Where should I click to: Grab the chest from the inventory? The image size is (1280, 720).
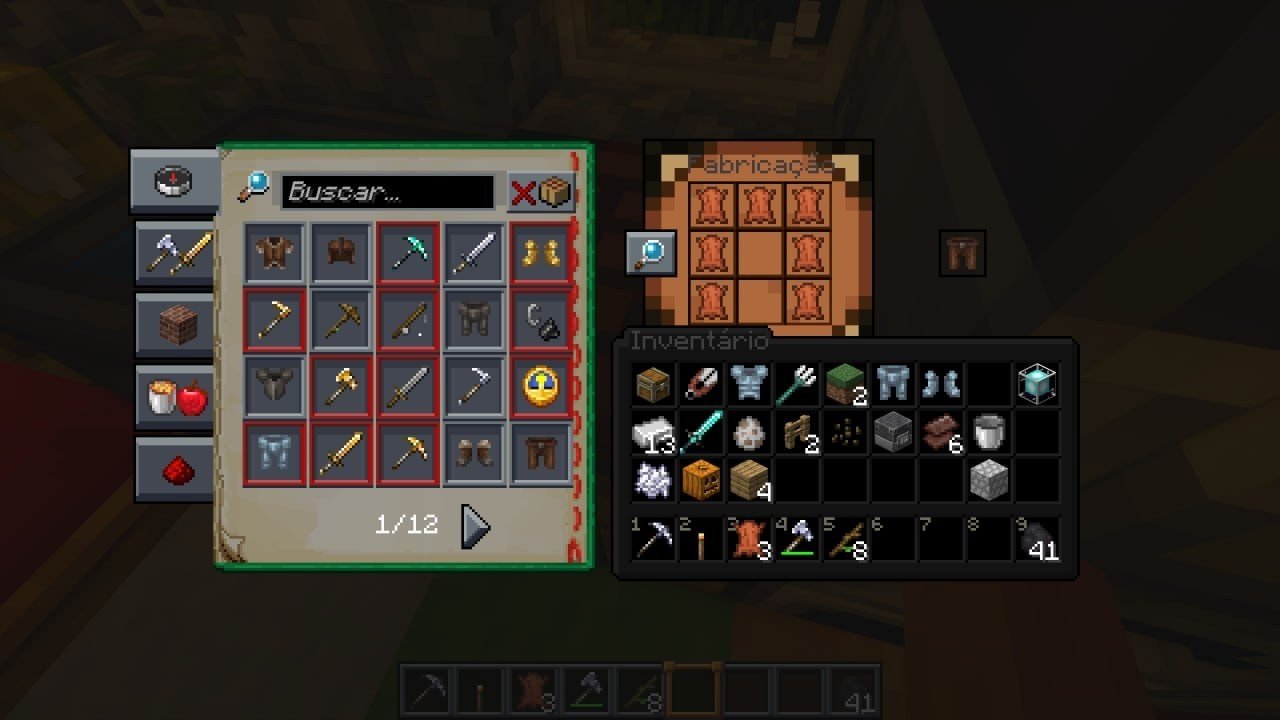653,385
